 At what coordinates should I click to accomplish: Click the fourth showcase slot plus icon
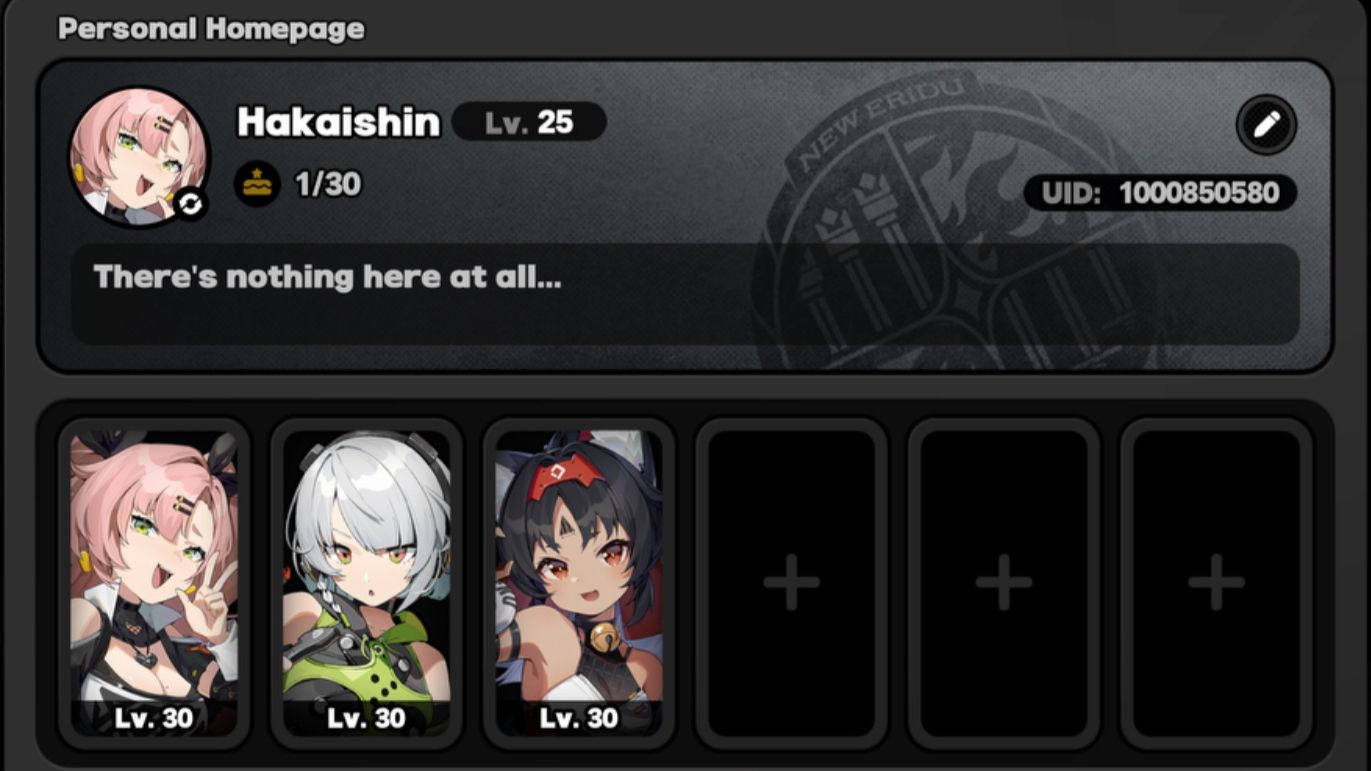[x=792, y=581]
